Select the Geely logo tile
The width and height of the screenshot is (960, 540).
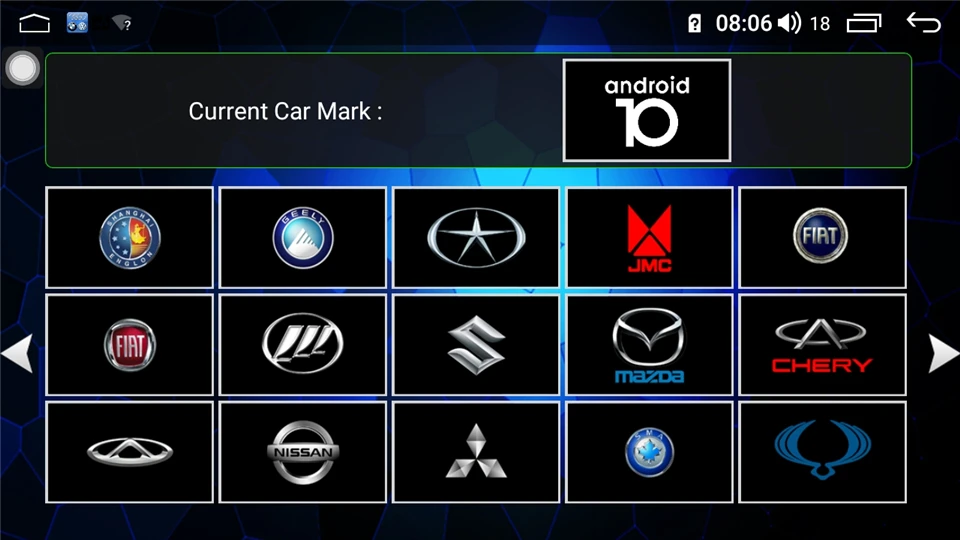(x=302, y=238)
